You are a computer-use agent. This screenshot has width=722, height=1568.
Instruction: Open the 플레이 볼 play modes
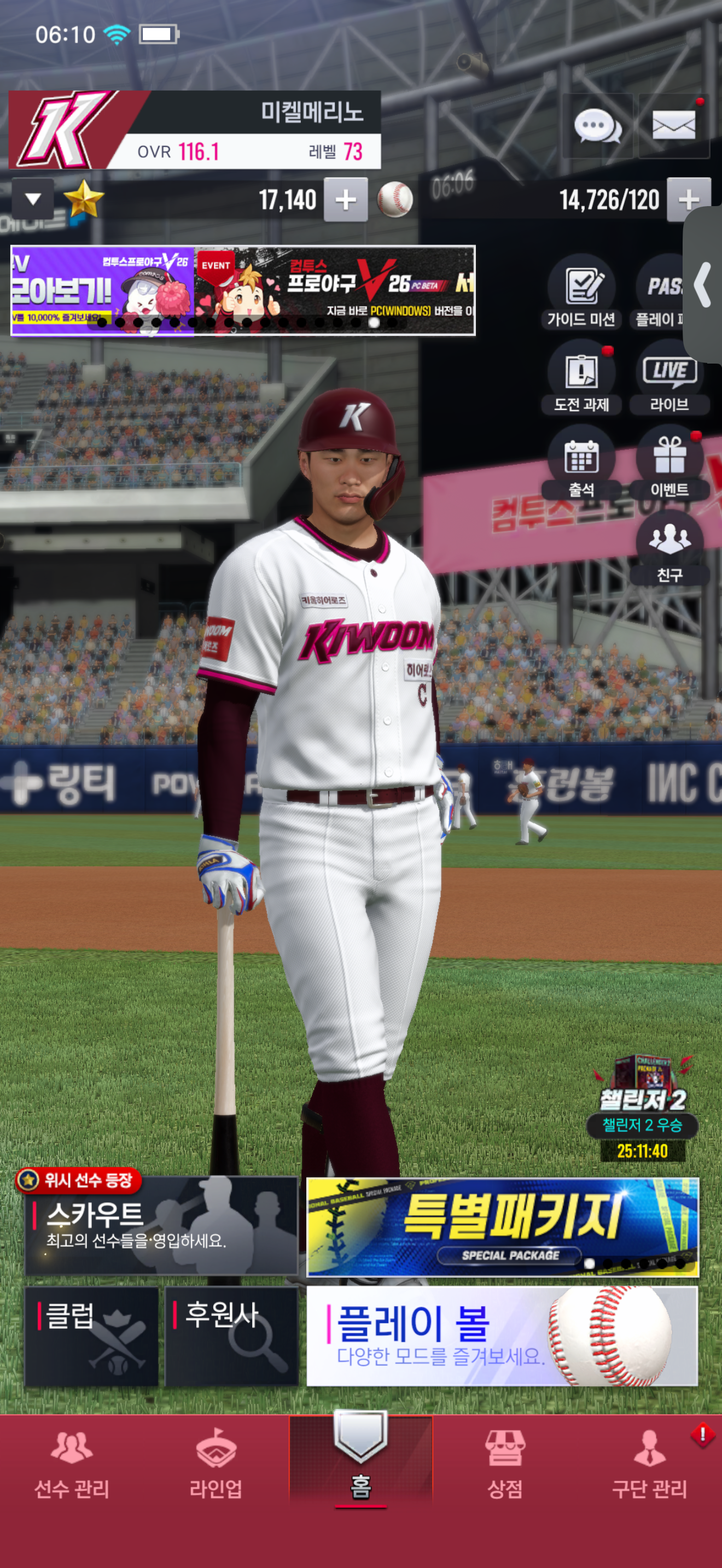(502, 1336)
